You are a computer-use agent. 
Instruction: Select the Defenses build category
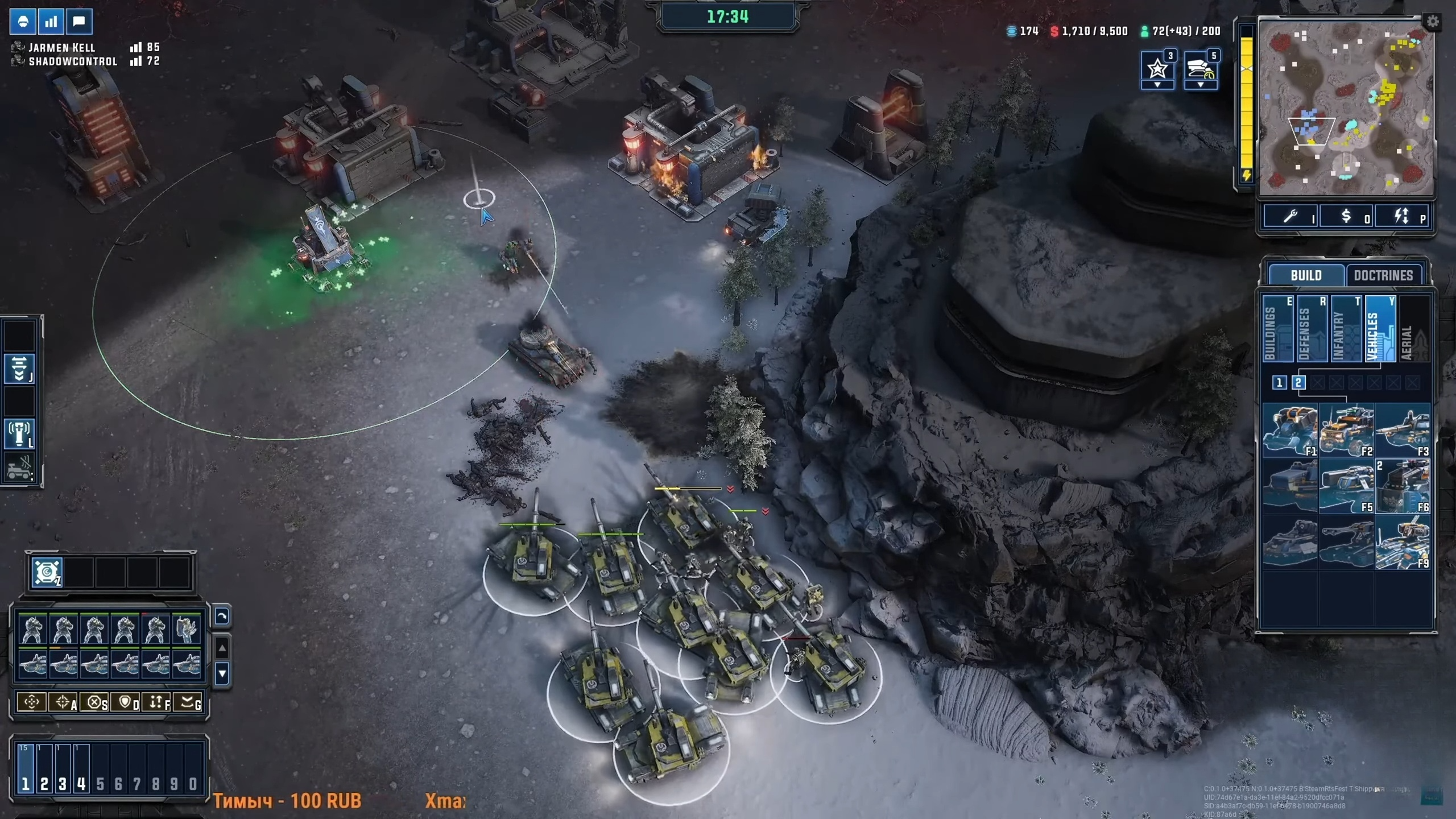[1312, 329]
